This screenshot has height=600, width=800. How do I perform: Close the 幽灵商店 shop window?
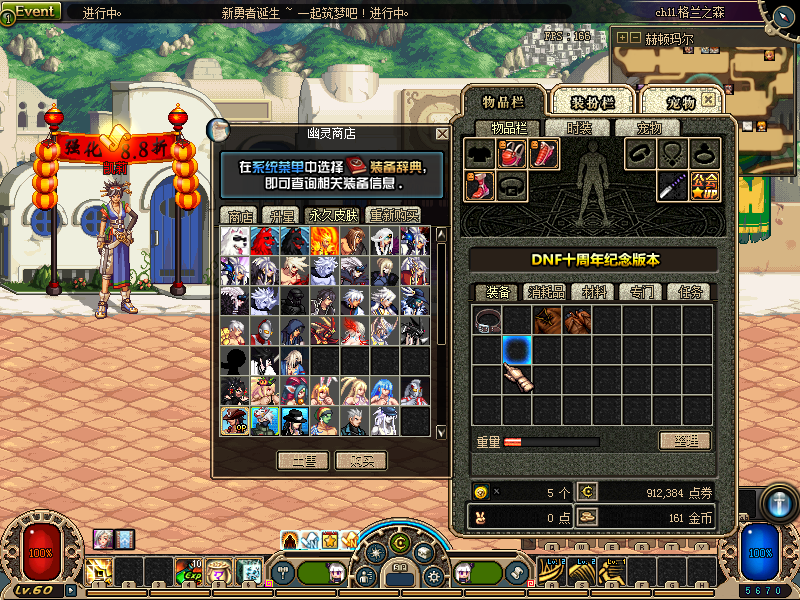tap(442, 134)
